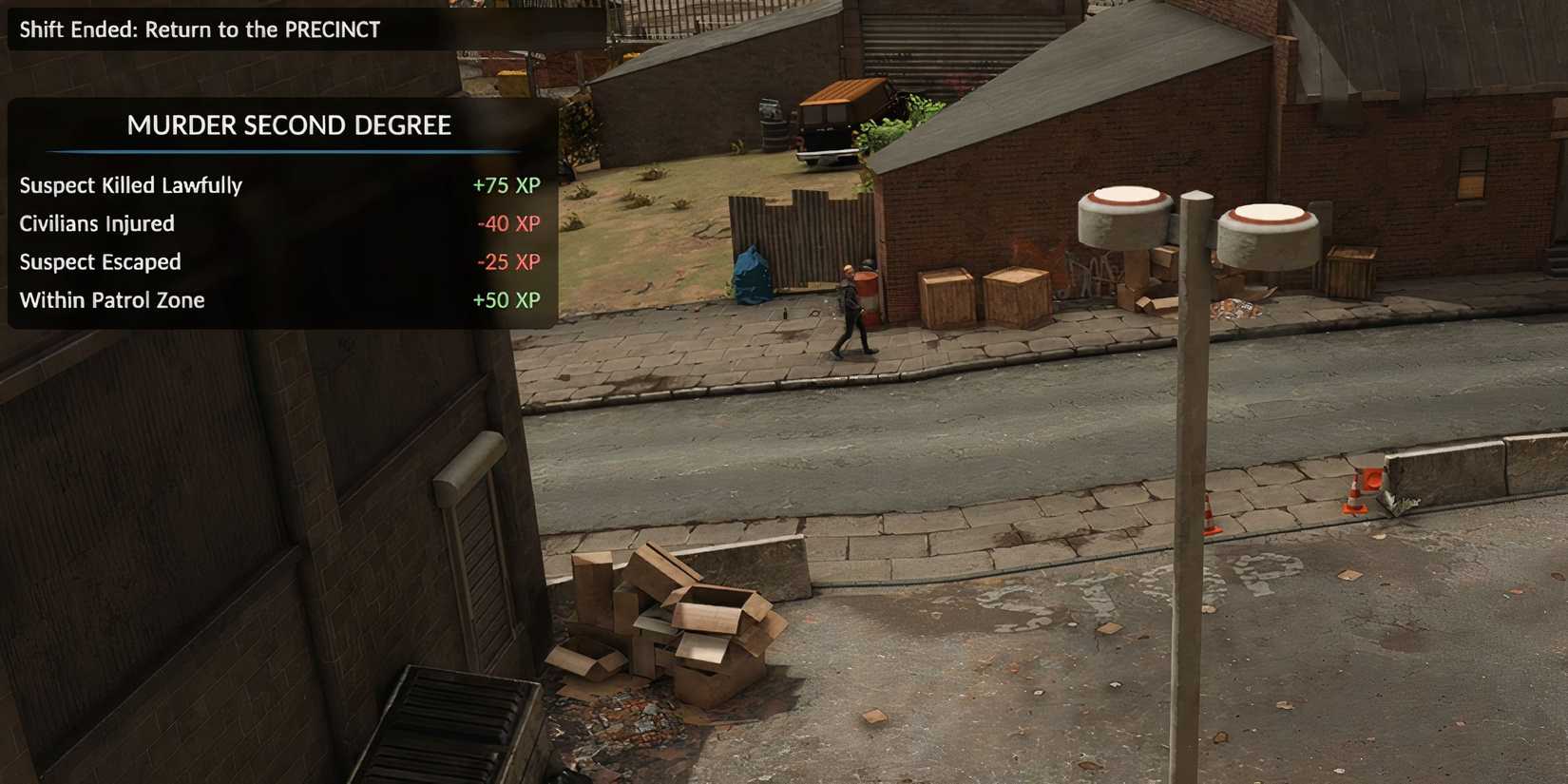The width and height of the screenshot is (1568, 784).
Task: Click the Suspect Killed Lawfully entry
Action: coord(130,185)
